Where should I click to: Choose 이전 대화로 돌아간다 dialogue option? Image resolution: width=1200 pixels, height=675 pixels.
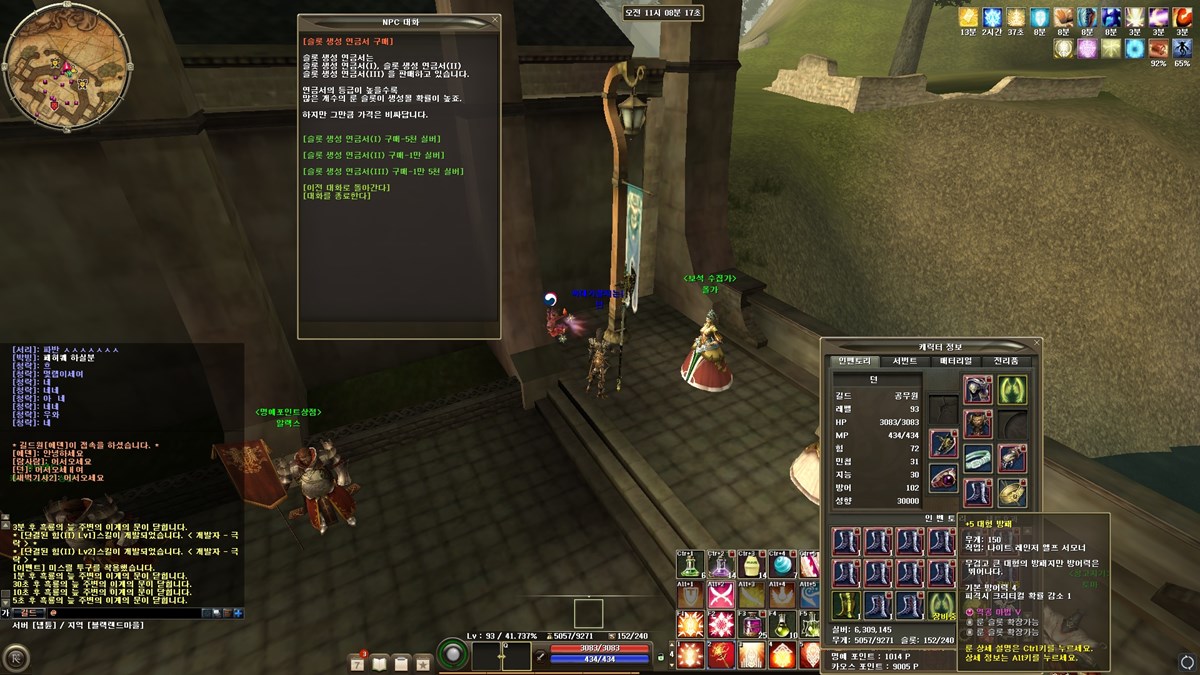(340, 187)
